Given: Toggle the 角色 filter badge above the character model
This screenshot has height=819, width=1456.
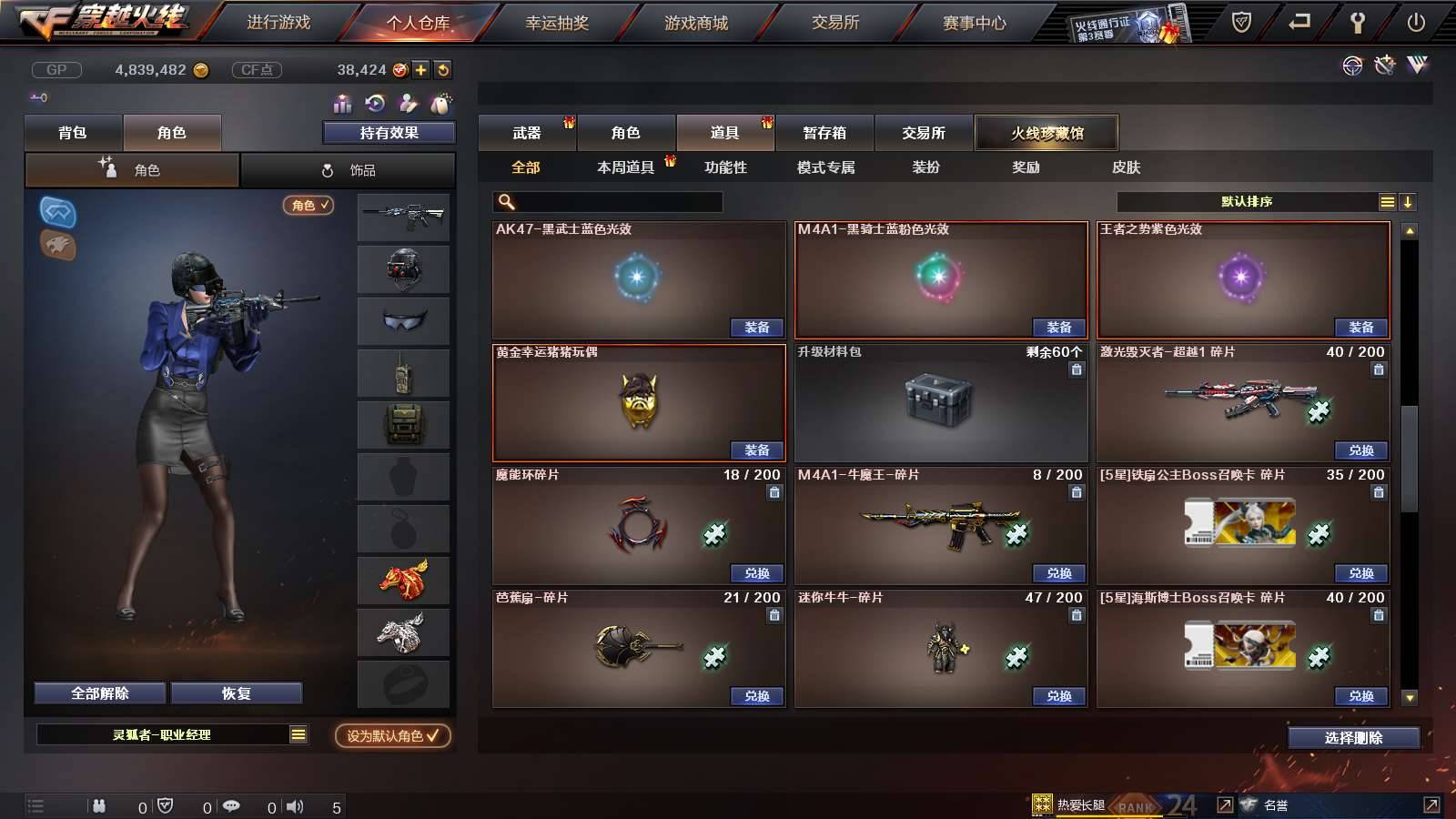Looking at the screenshot, I should coord(308,206).
